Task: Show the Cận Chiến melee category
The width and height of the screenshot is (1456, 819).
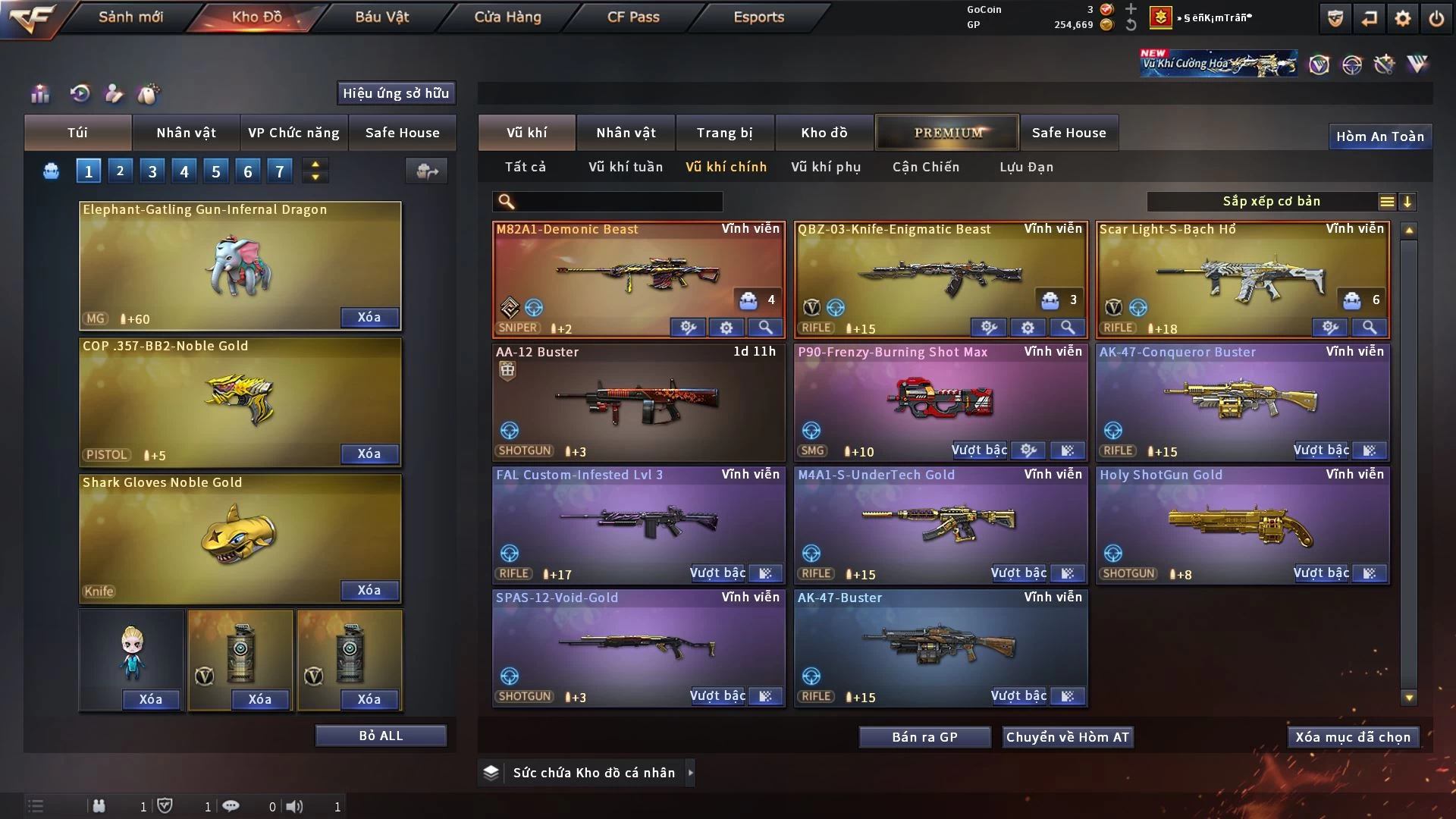Action: point(925,167)
